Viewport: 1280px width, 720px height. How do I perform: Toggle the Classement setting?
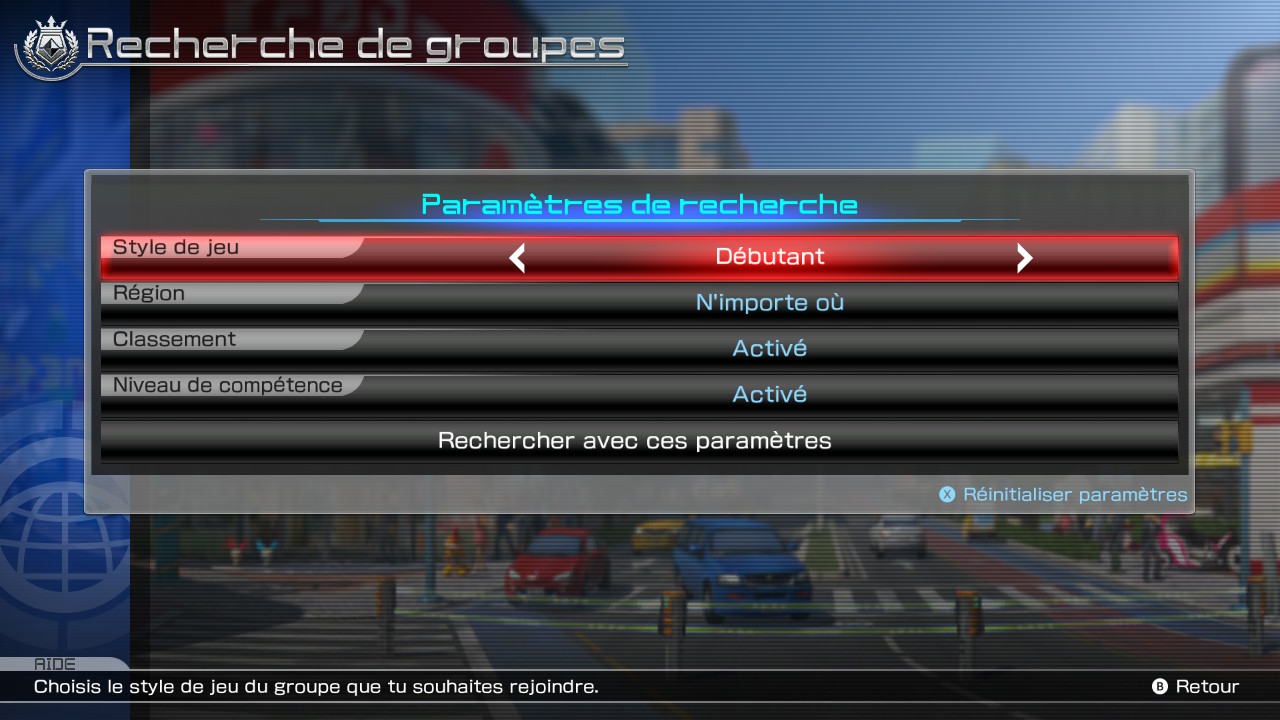(640, 349)
